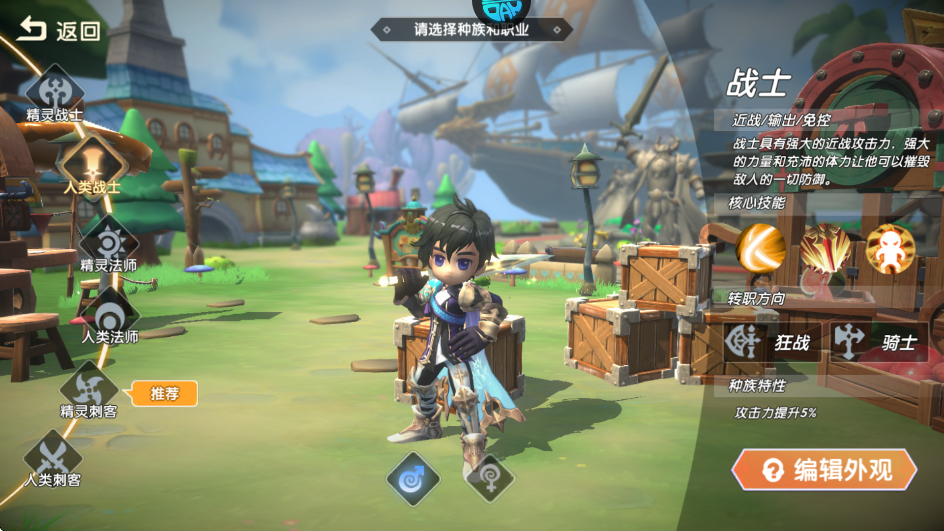Choose the 人类战士 class option
Viewport: 944px width, 531px height.
[x=90, y=162]
